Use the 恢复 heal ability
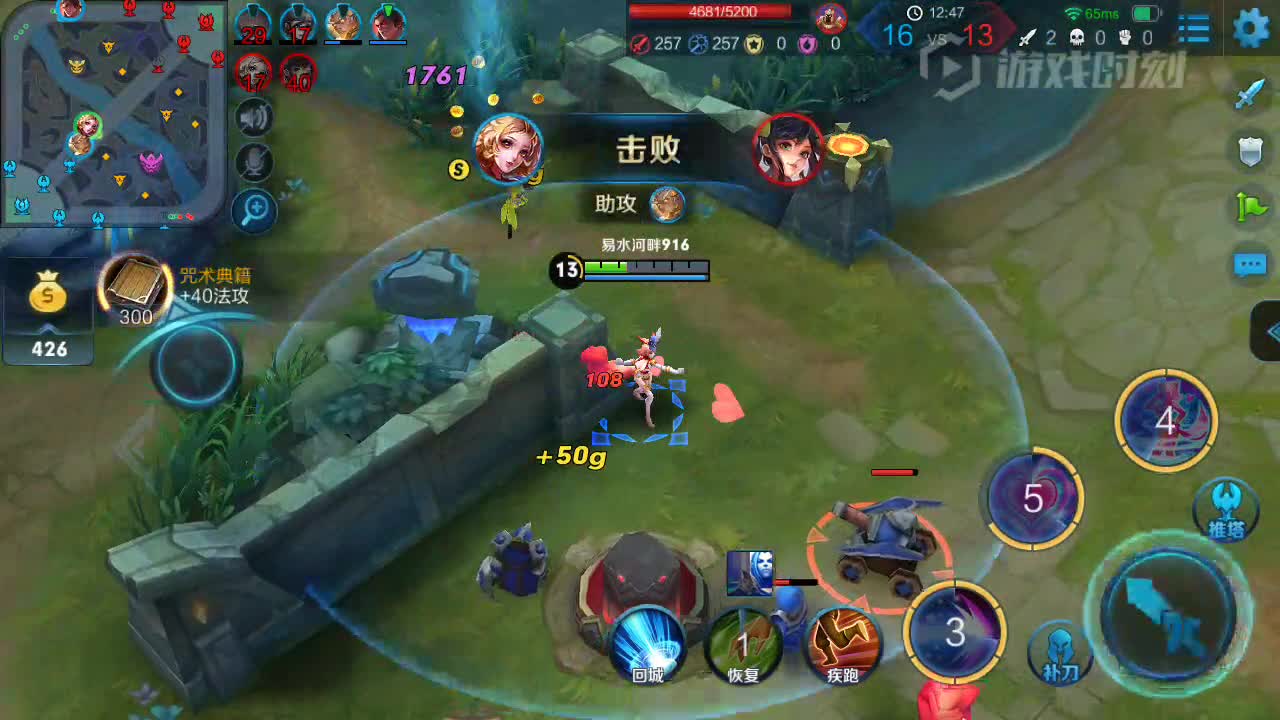The width and height of the screenshot is (1280, 720). (x=743, y=645)
